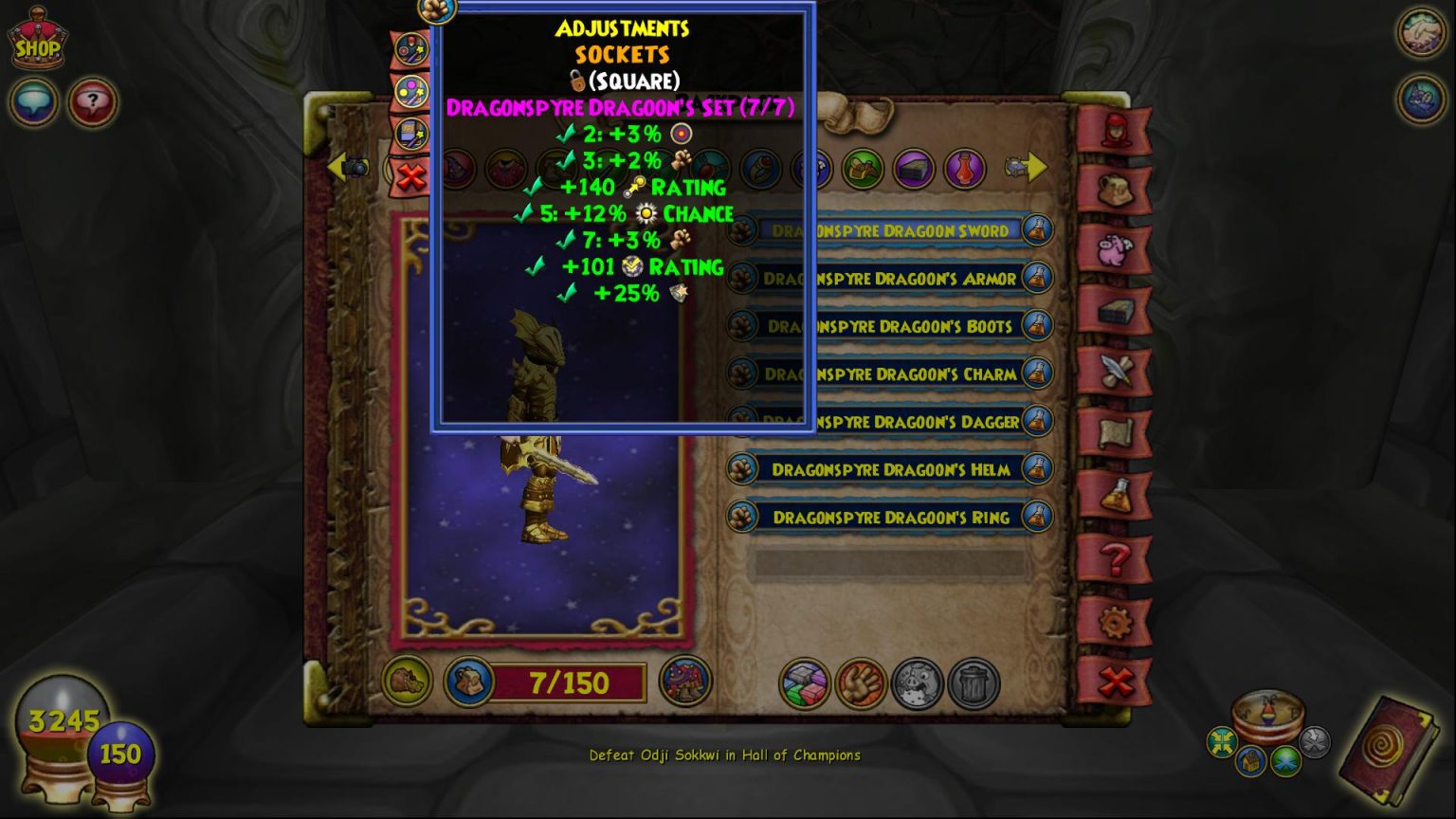Toggle the equipped items view with the wizard outfit
The height and width of the screenshot is (819, 1456).
click(x=684, y=682)
